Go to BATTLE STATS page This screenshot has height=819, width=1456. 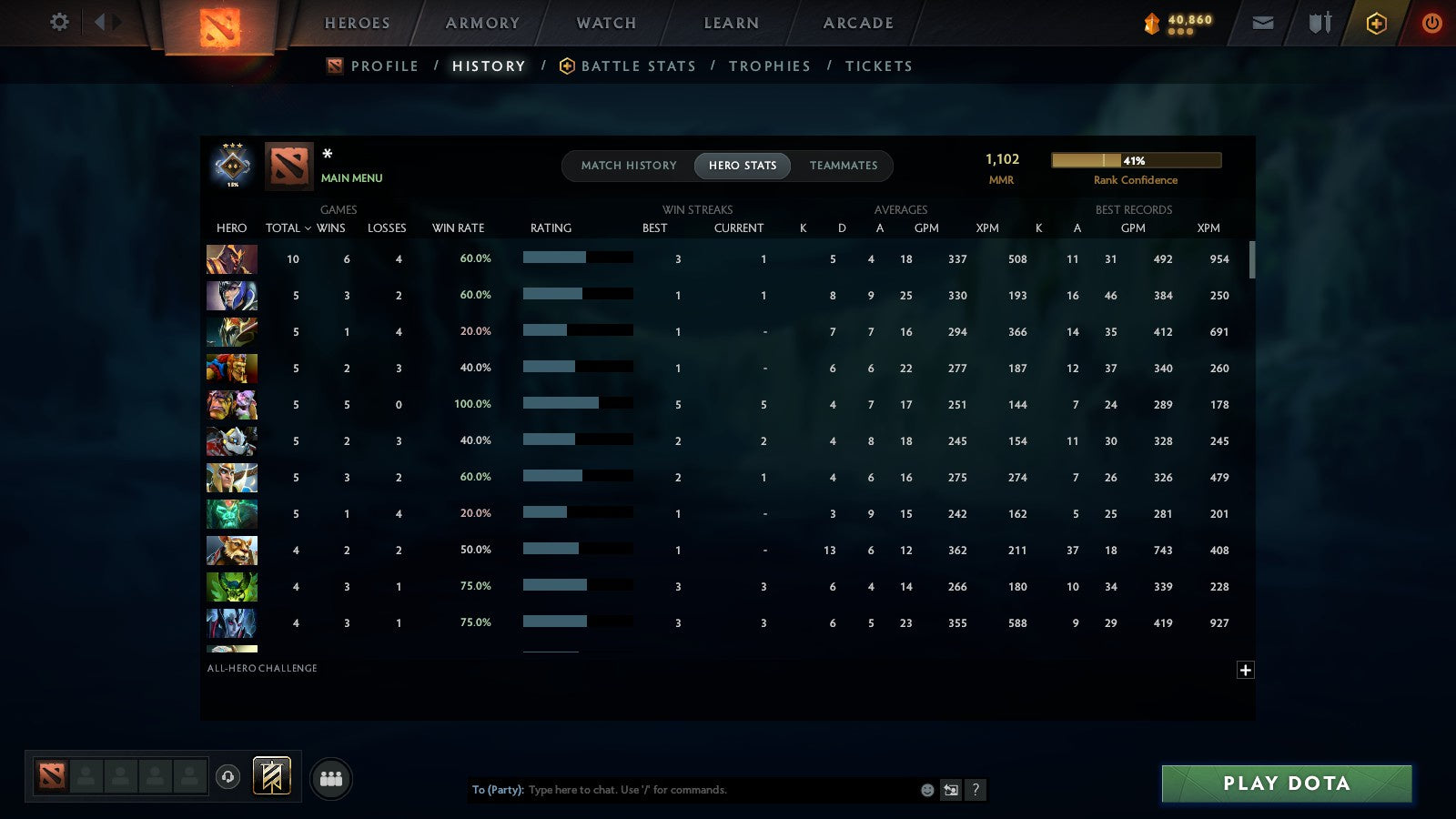(638, 66)
